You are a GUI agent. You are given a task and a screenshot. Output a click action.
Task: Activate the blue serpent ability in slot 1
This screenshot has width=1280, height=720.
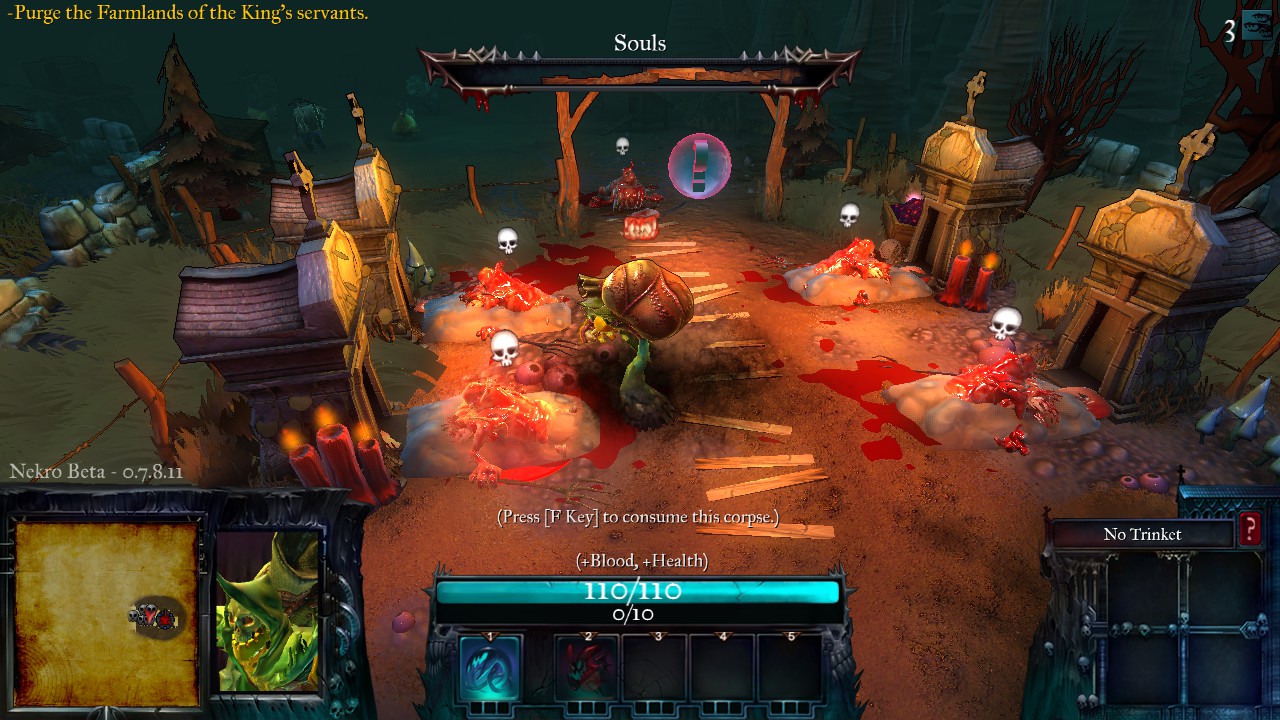(490, 667)
